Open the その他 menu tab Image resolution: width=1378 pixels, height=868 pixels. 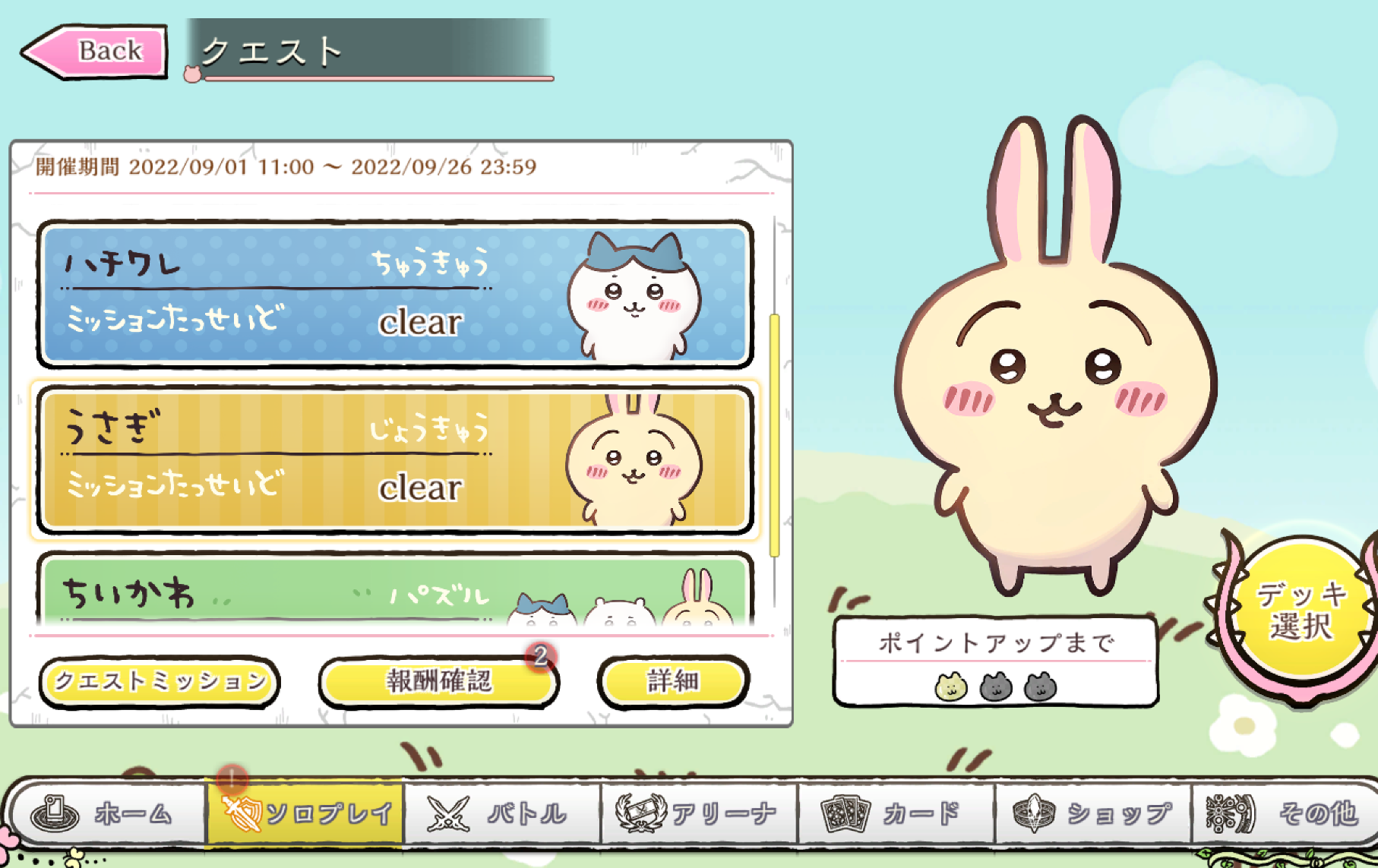coord(1285,814)
